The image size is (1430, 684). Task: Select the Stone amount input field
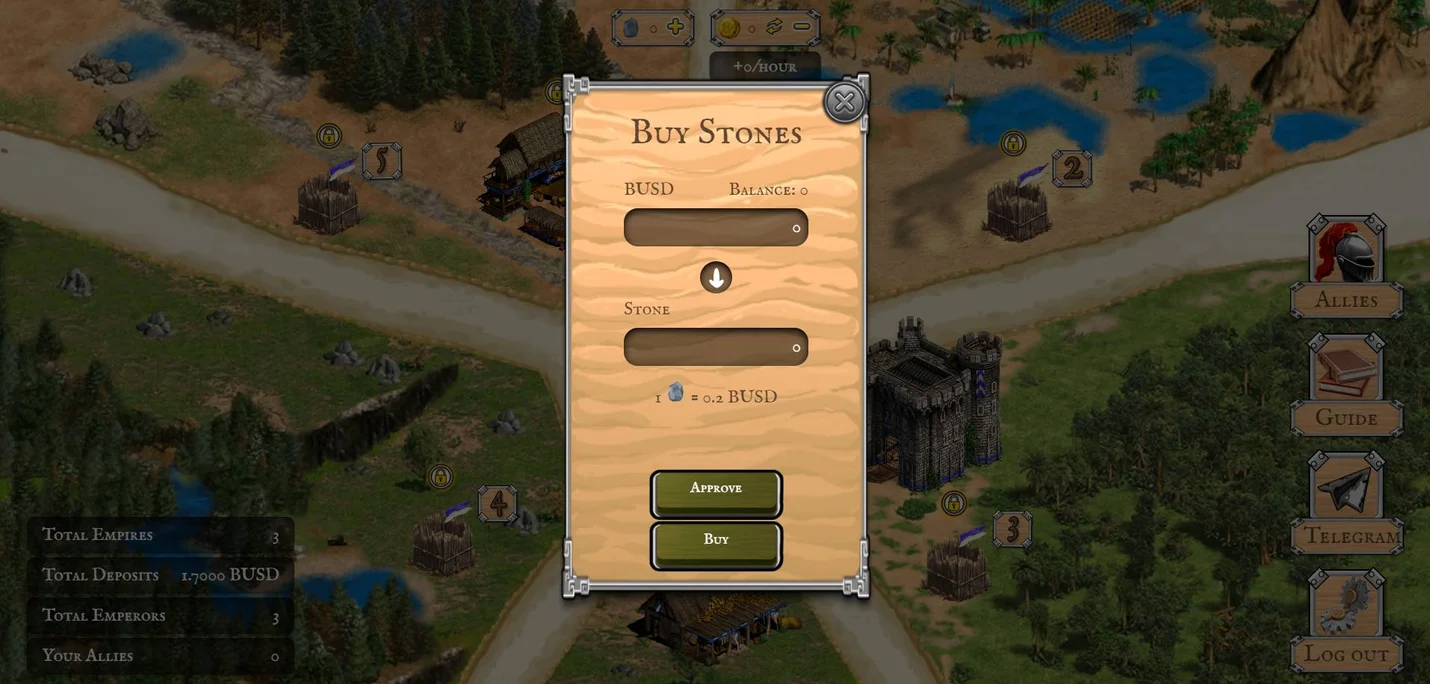[x=716, y=348]
